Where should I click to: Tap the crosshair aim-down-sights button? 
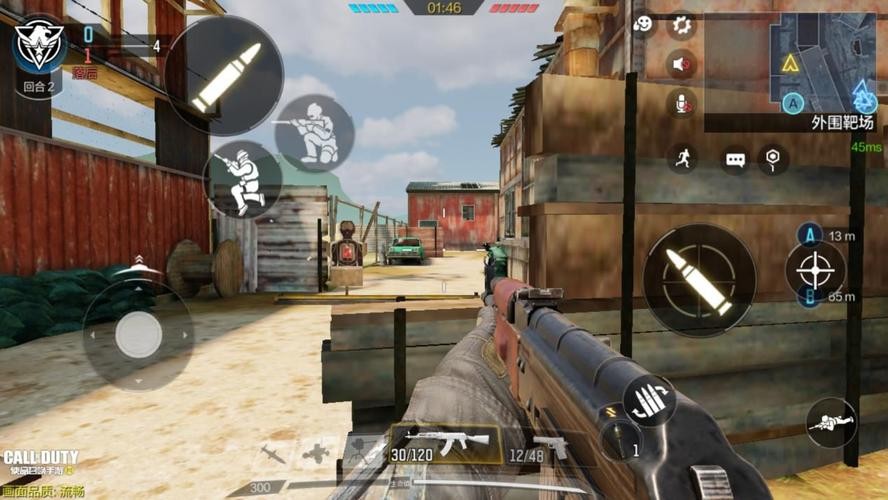click(x=815, y=269)
